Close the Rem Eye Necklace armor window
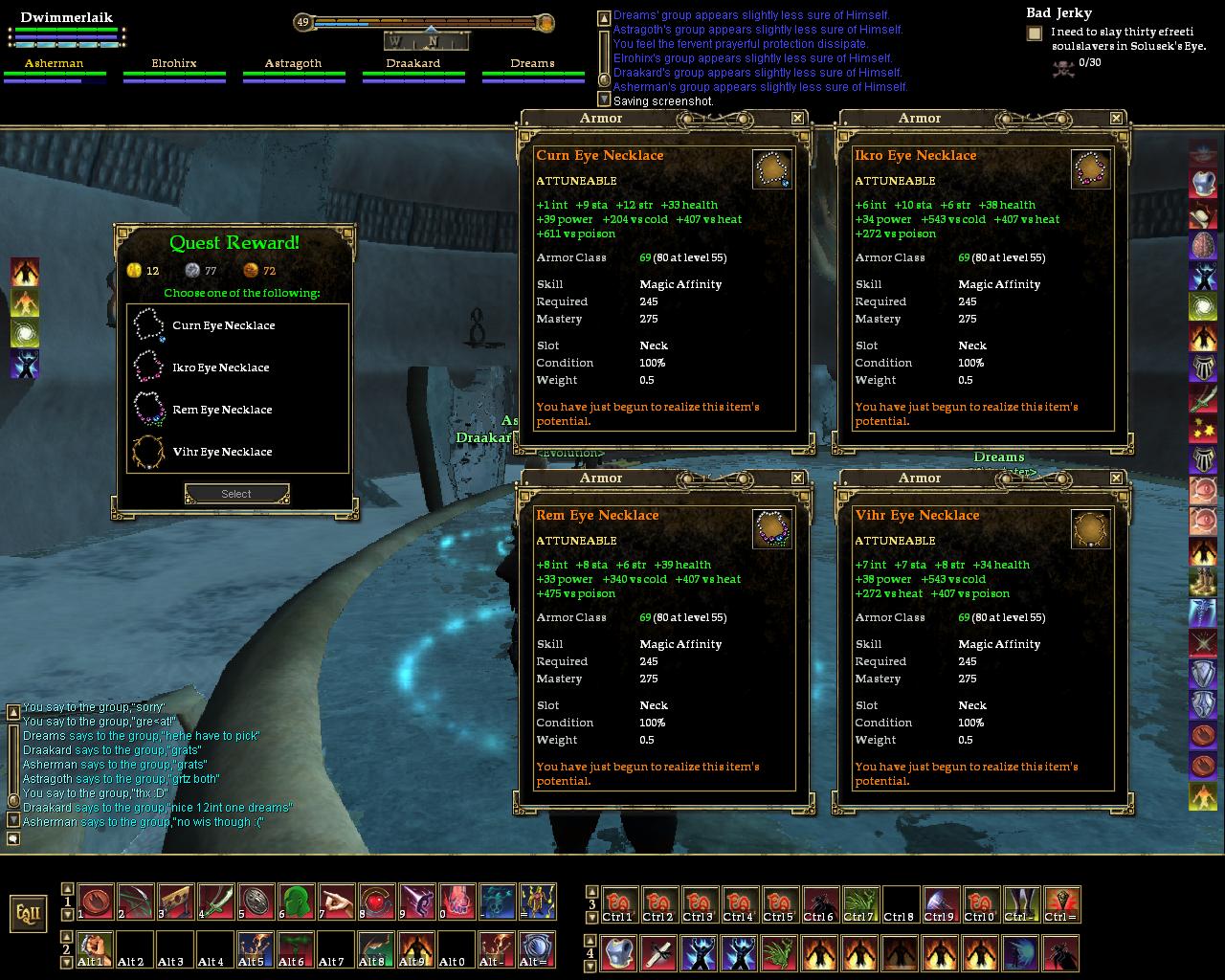The height and width of the screenshot is (980, 1225). tap(797, 478)
